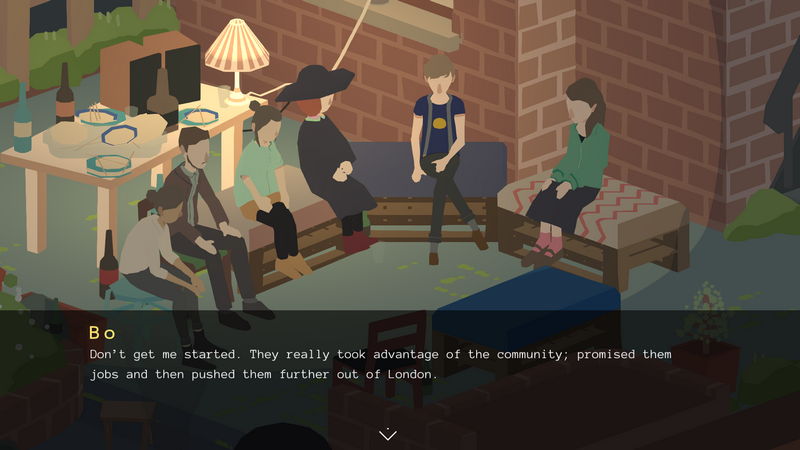The width and height of the screenshot is (800, 450).
Task: Advance dialogue with the down arrow
Action: [x=388, y=433]
